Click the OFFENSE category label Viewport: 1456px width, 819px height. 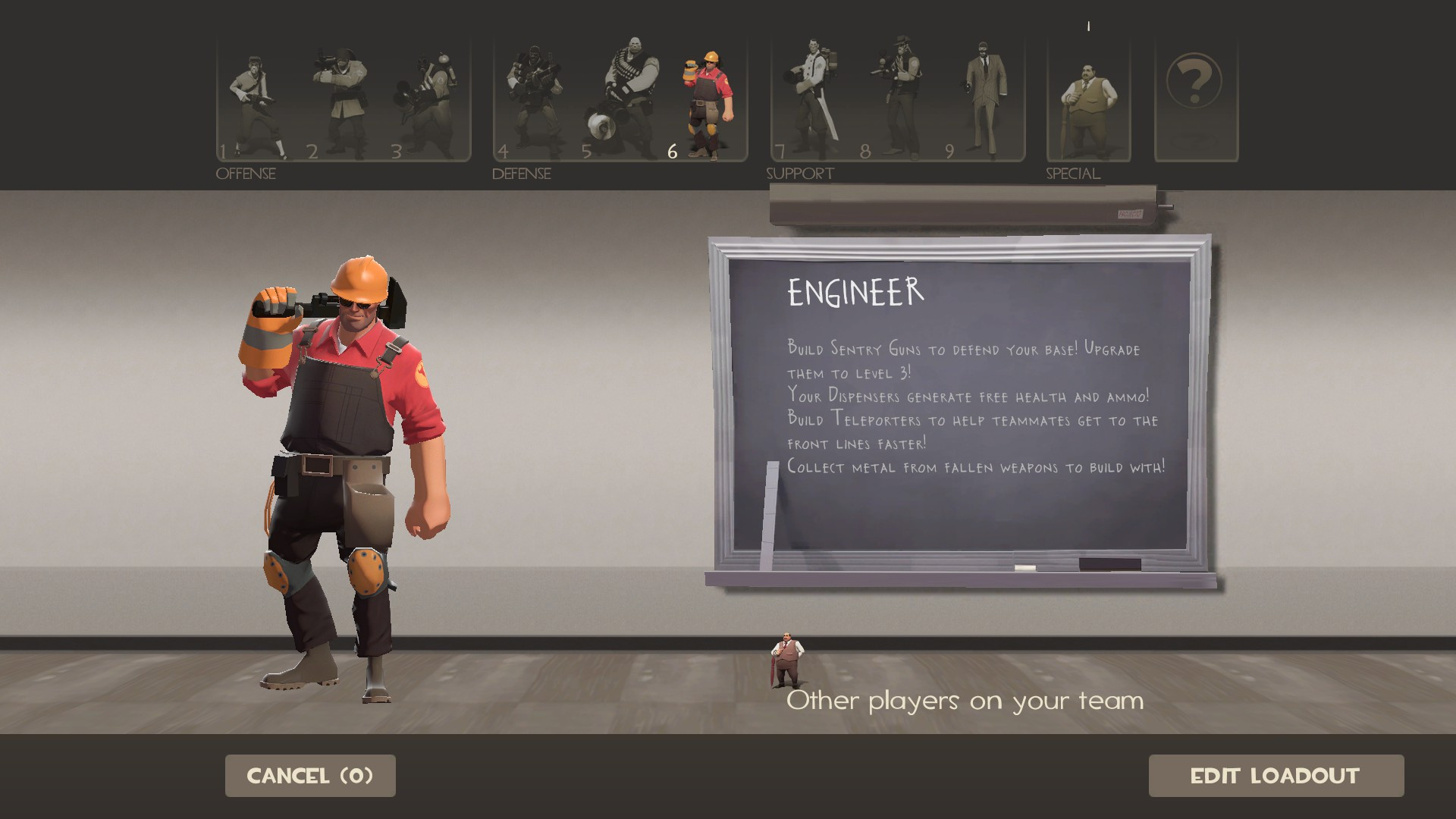tap(244, 174)
